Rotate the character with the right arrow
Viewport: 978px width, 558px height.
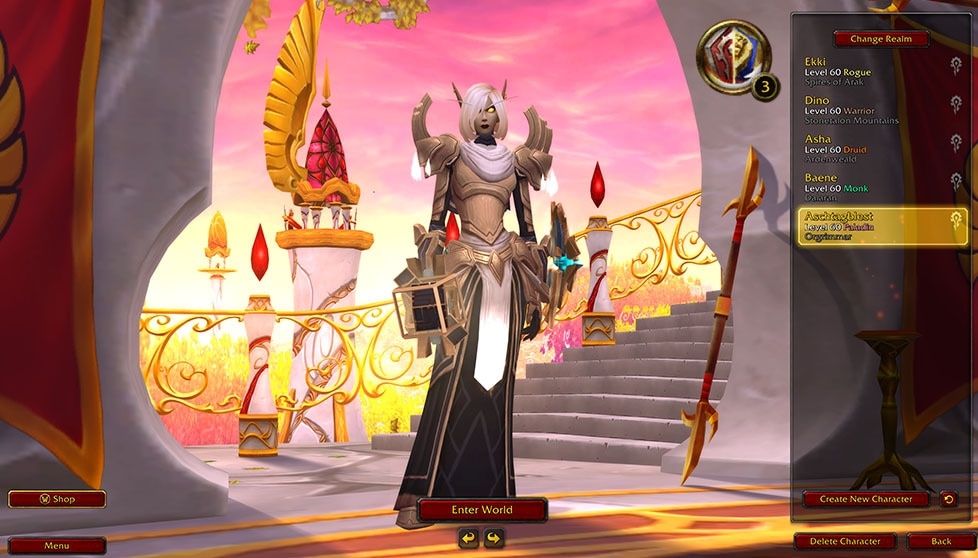point(493,539)
